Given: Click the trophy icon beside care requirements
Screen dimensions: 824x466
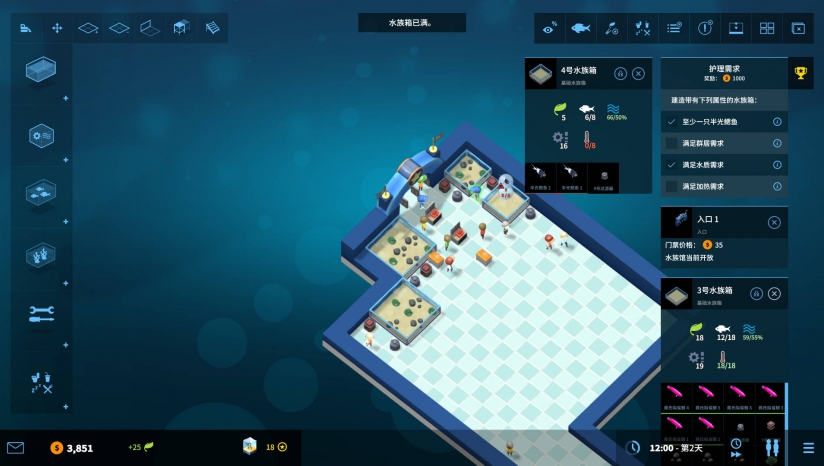Looking at the screenshot, I should pyautogui.click(x=800, y=72).
